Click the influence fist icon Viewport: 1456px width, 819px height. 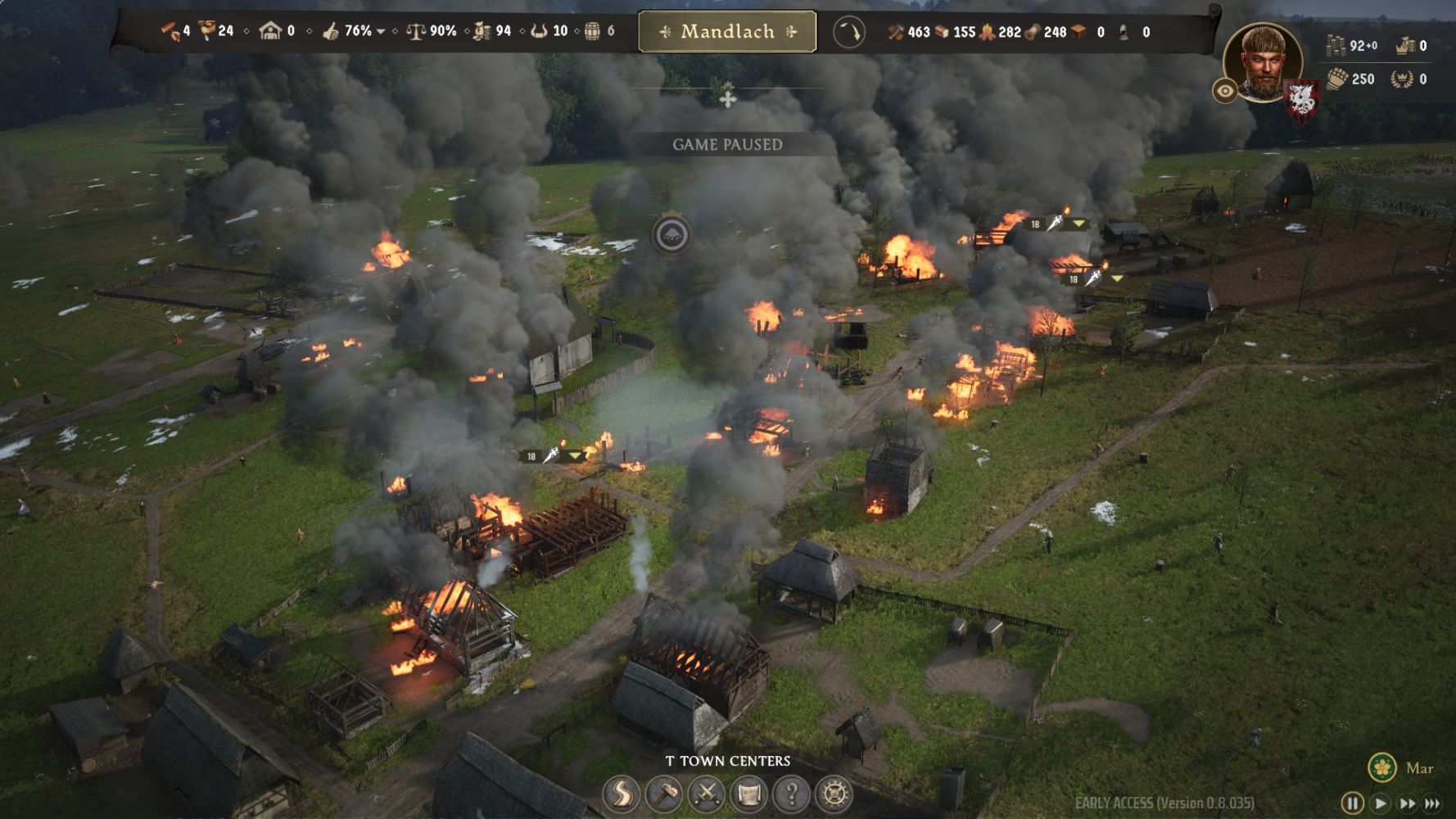1337,79
